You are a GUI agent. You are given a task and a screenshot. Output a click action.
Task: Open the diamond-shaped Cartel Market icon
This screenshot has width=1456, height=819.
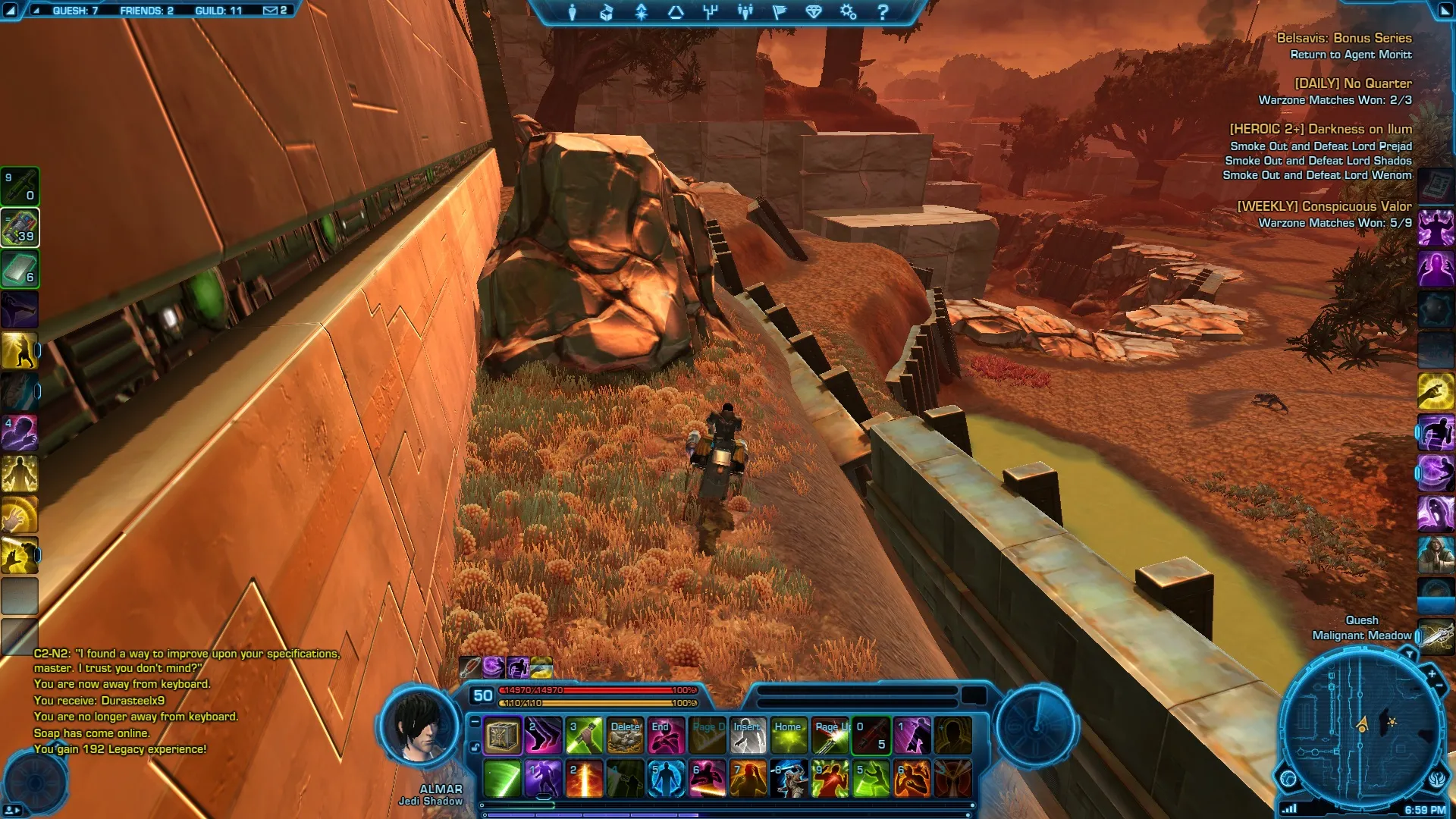tap(814, 12)
